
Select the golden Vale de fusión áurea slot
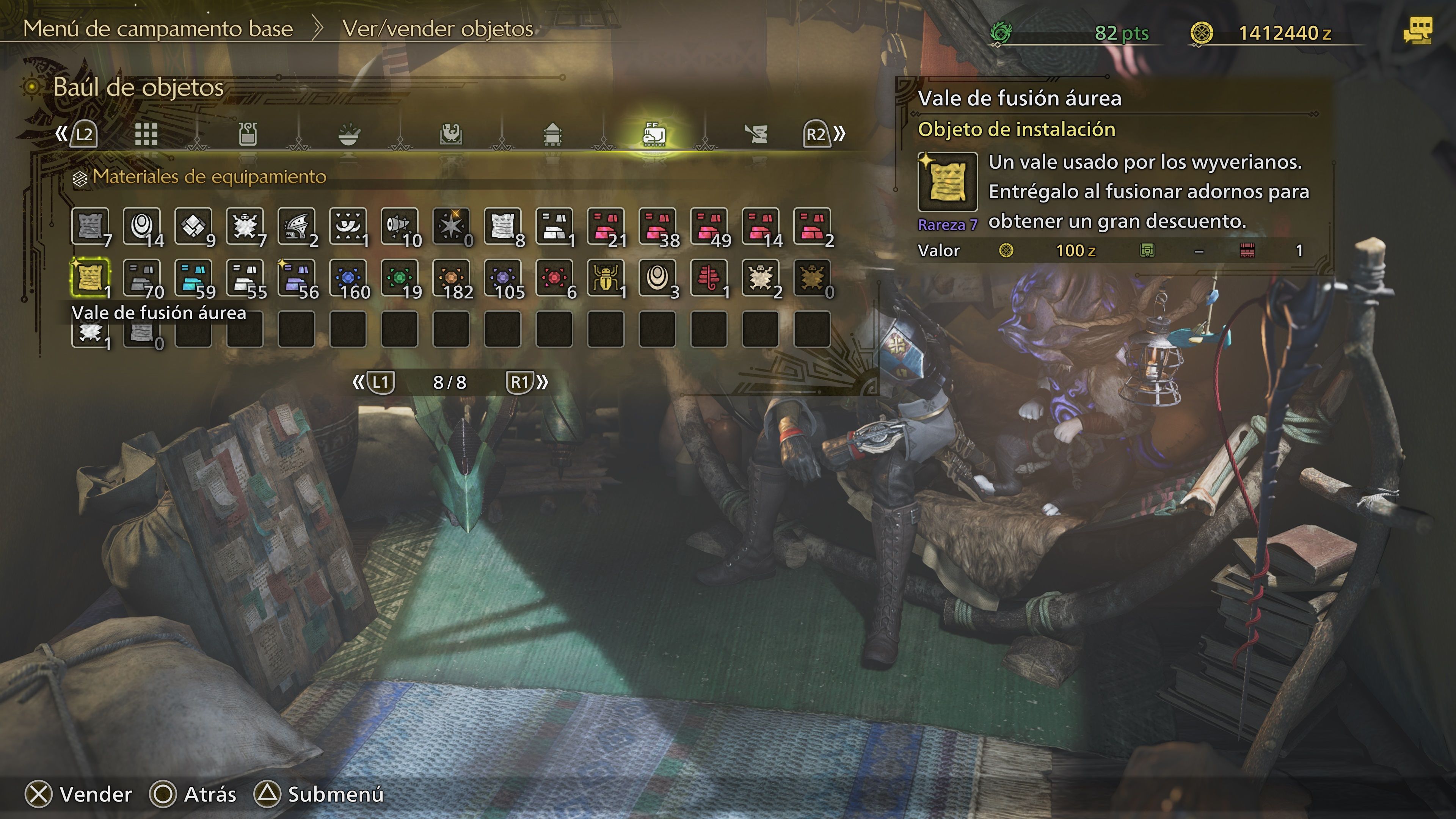89,277
